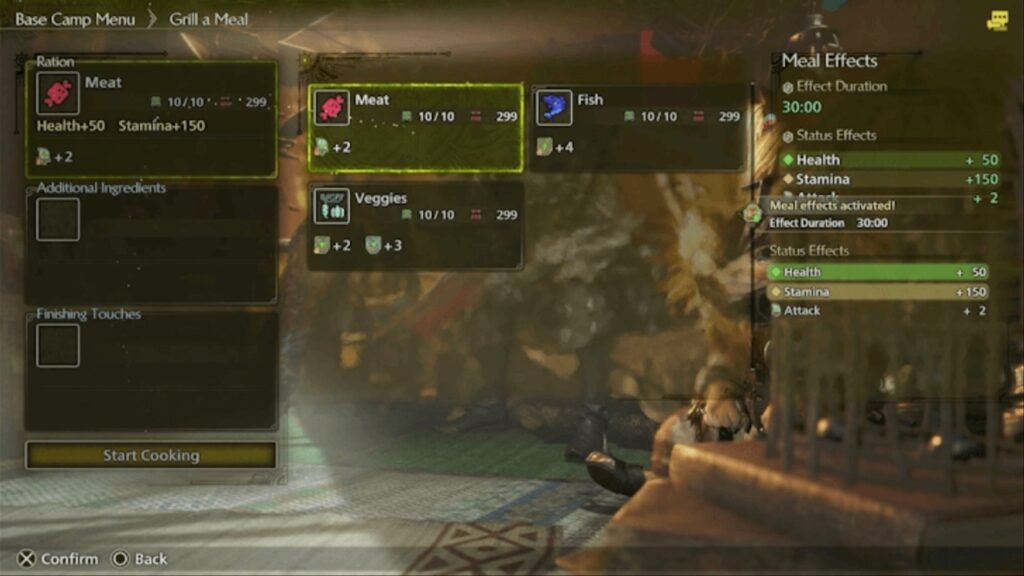This screenshot has height=576, width=1024.
Task: Select the current Ration Meat panel
Action: (151, 118)
